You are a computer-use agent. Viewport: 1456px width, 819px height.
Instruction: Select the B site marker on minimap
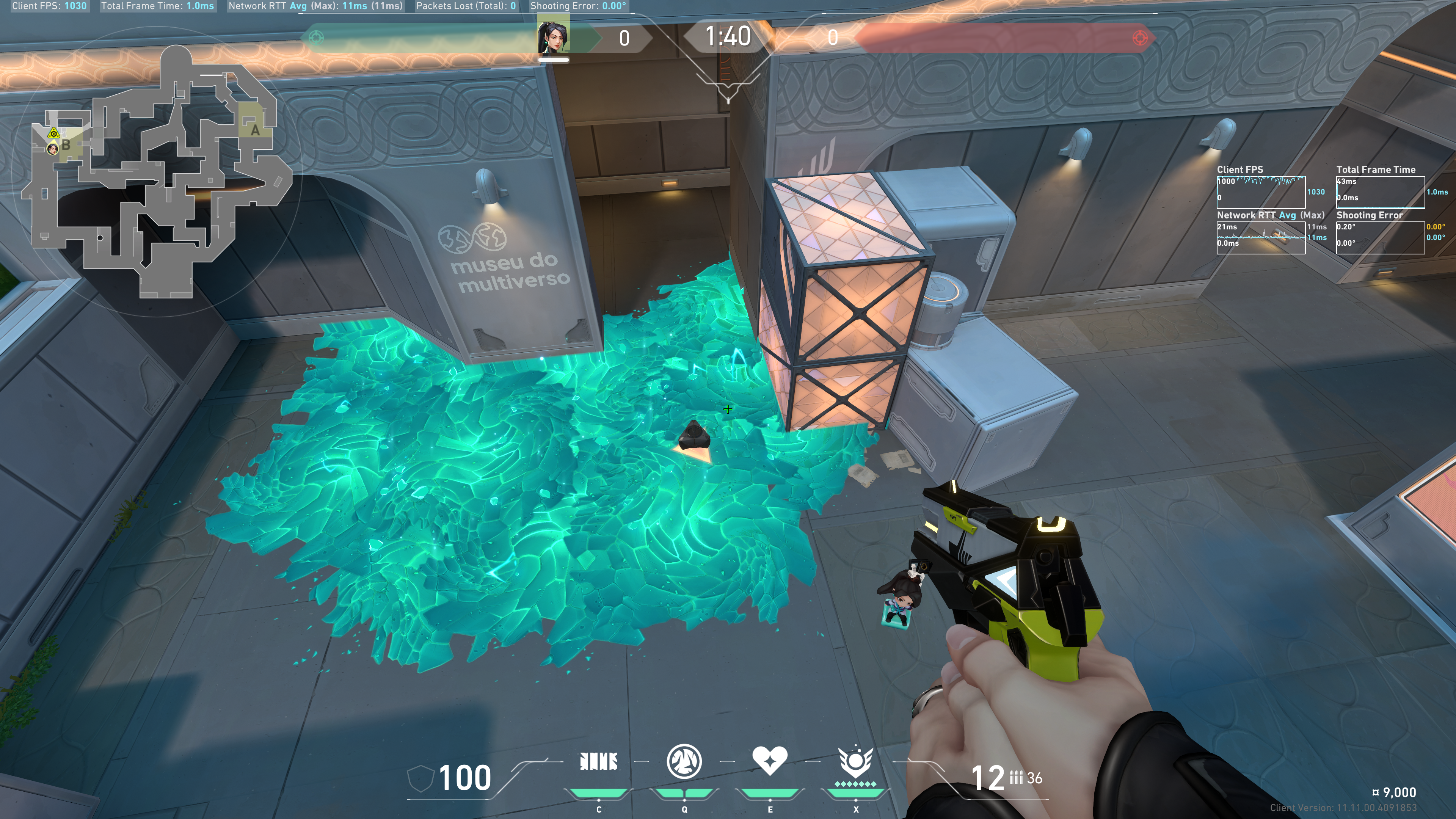click(66, 145)
